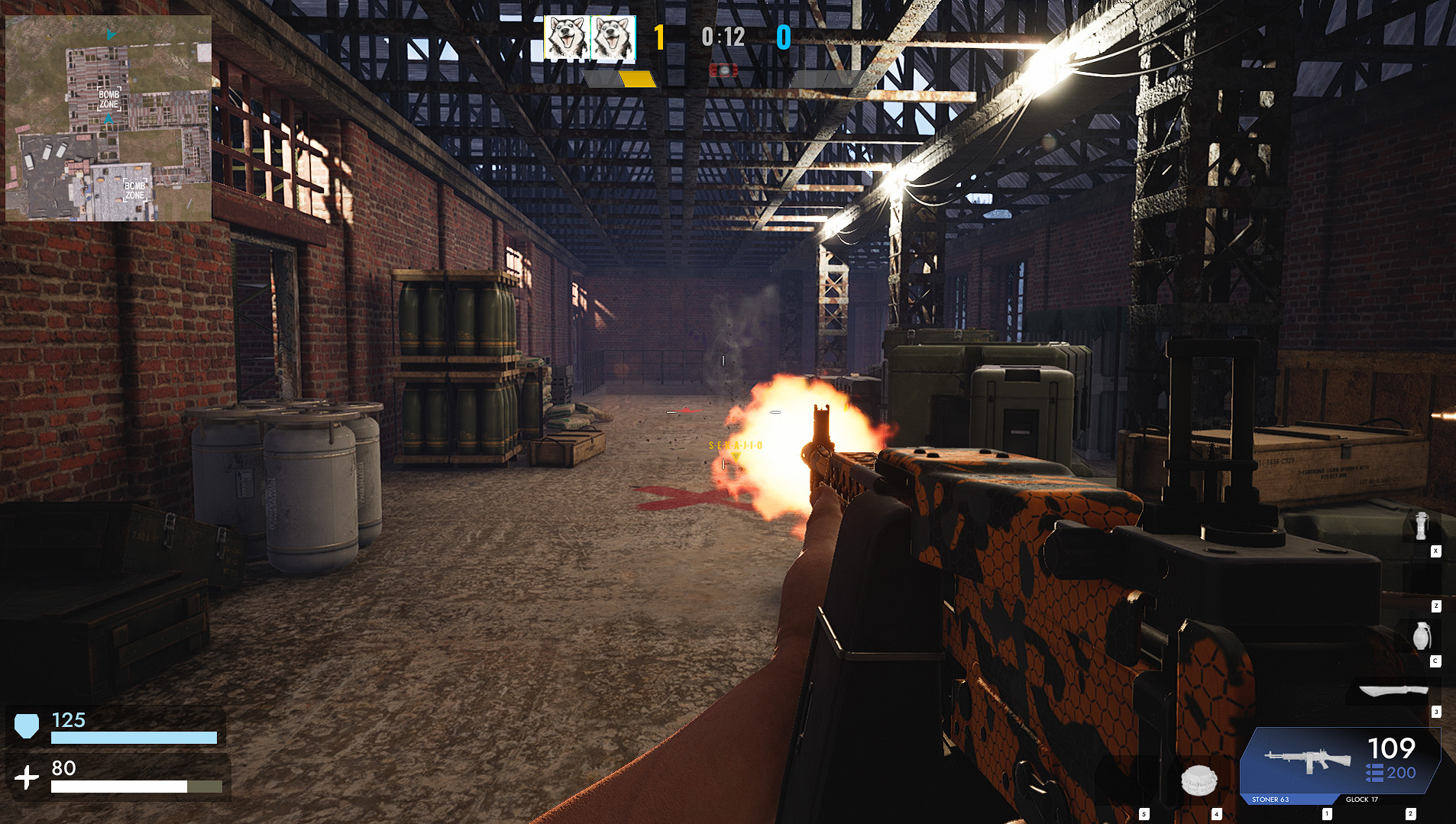Select the smoke grenade equipment slot
This screenshot has width=1456, height=824.
[1422, 525]
